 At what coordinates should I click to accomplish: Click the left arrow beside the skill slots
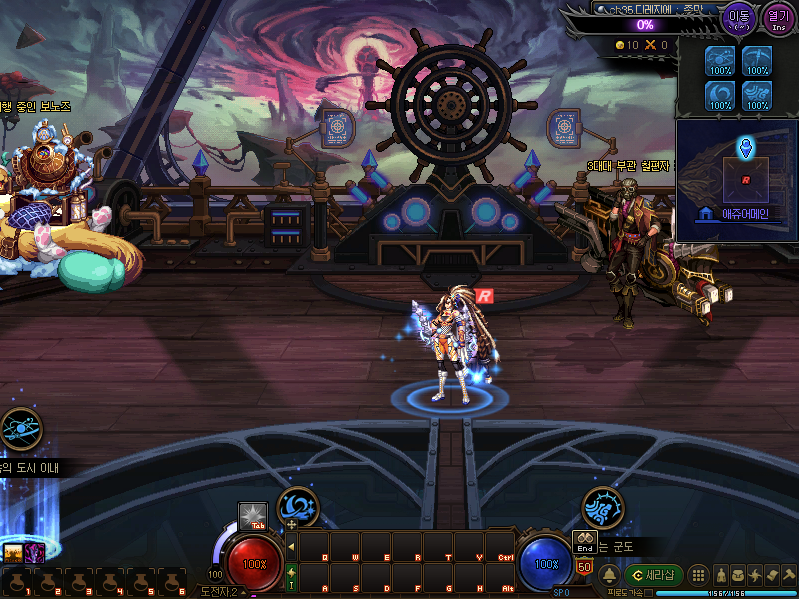(x=291, y=546)
